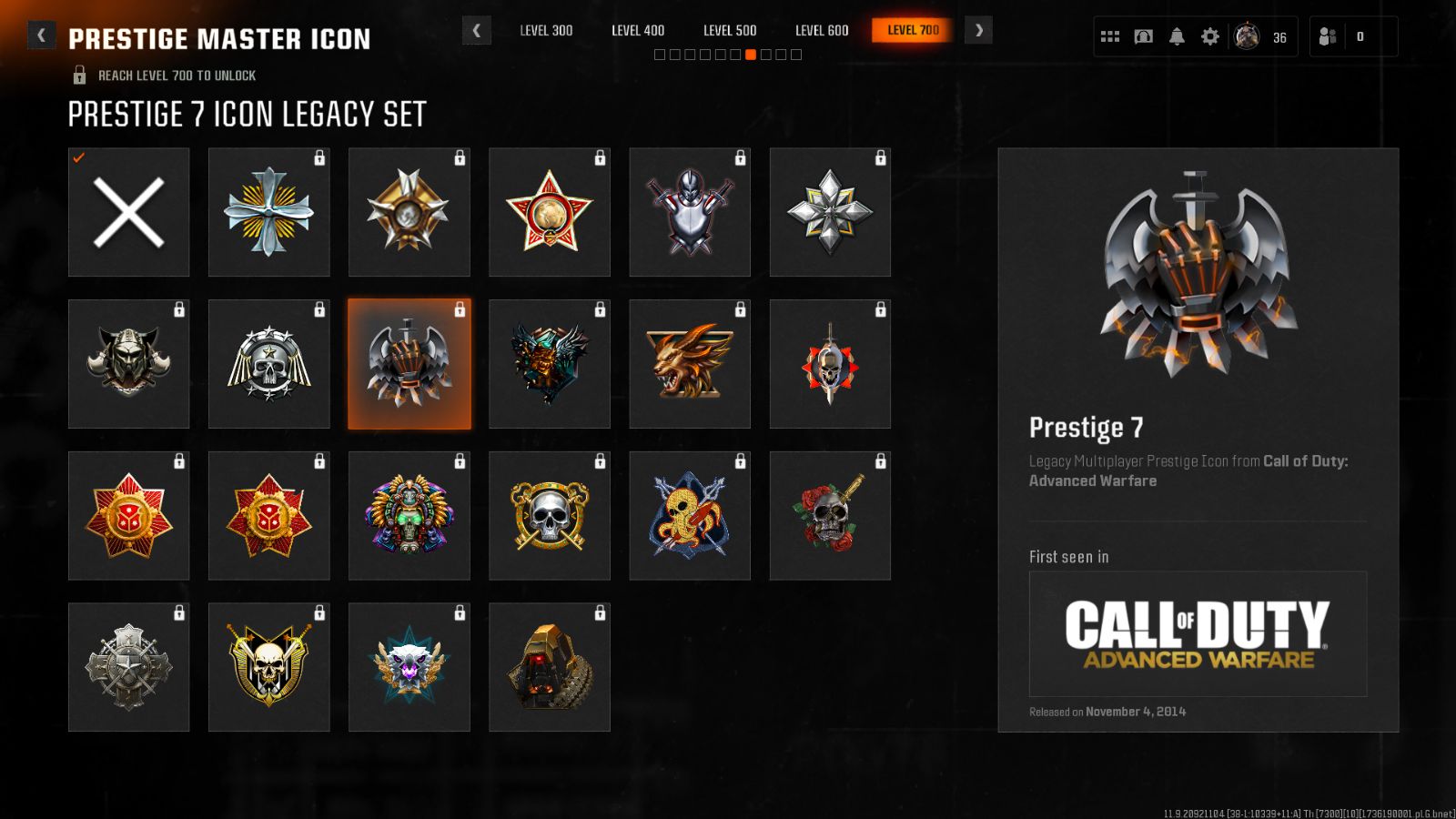Open the notifications bell icon
Screen dimensions: 1456x819
click(x=1177, y=35)
